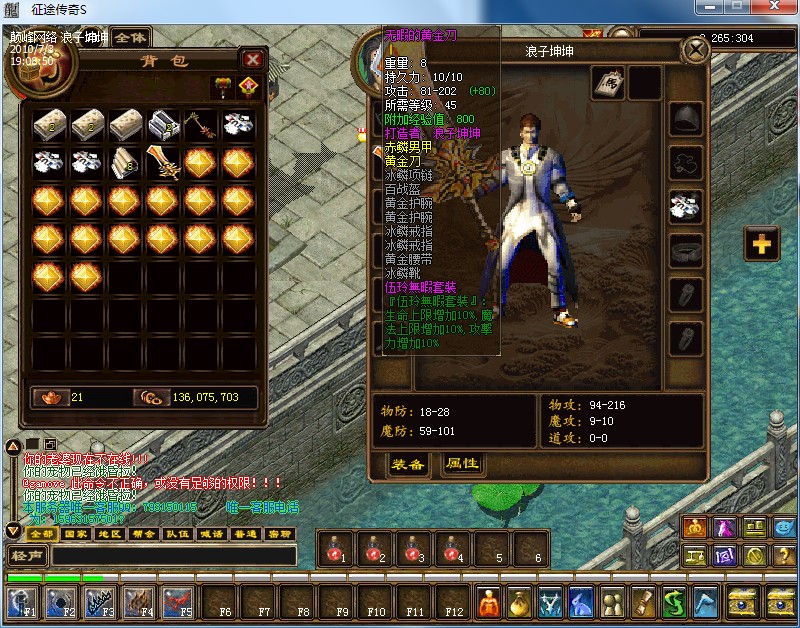Activate the red skill on F5

coord(177,602)
